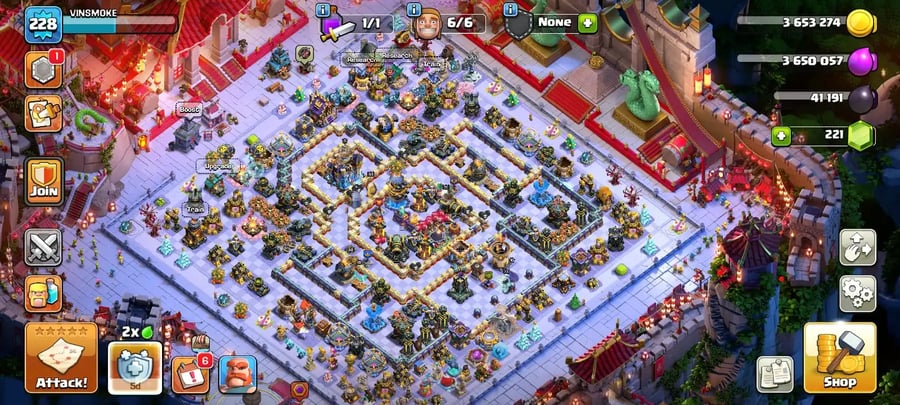Open the crossed swords battle log
Viewport: 900px width, 405px height.
tap(44, 246)
